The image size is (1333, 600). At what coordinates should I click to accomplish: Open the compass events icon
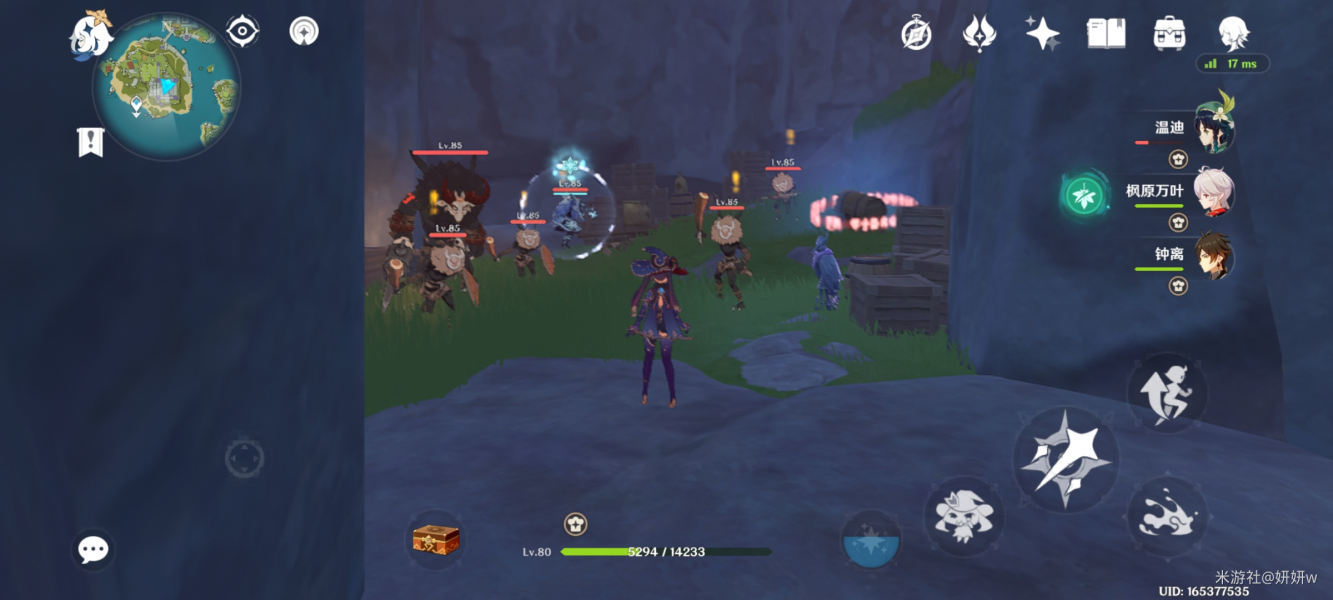916,34
